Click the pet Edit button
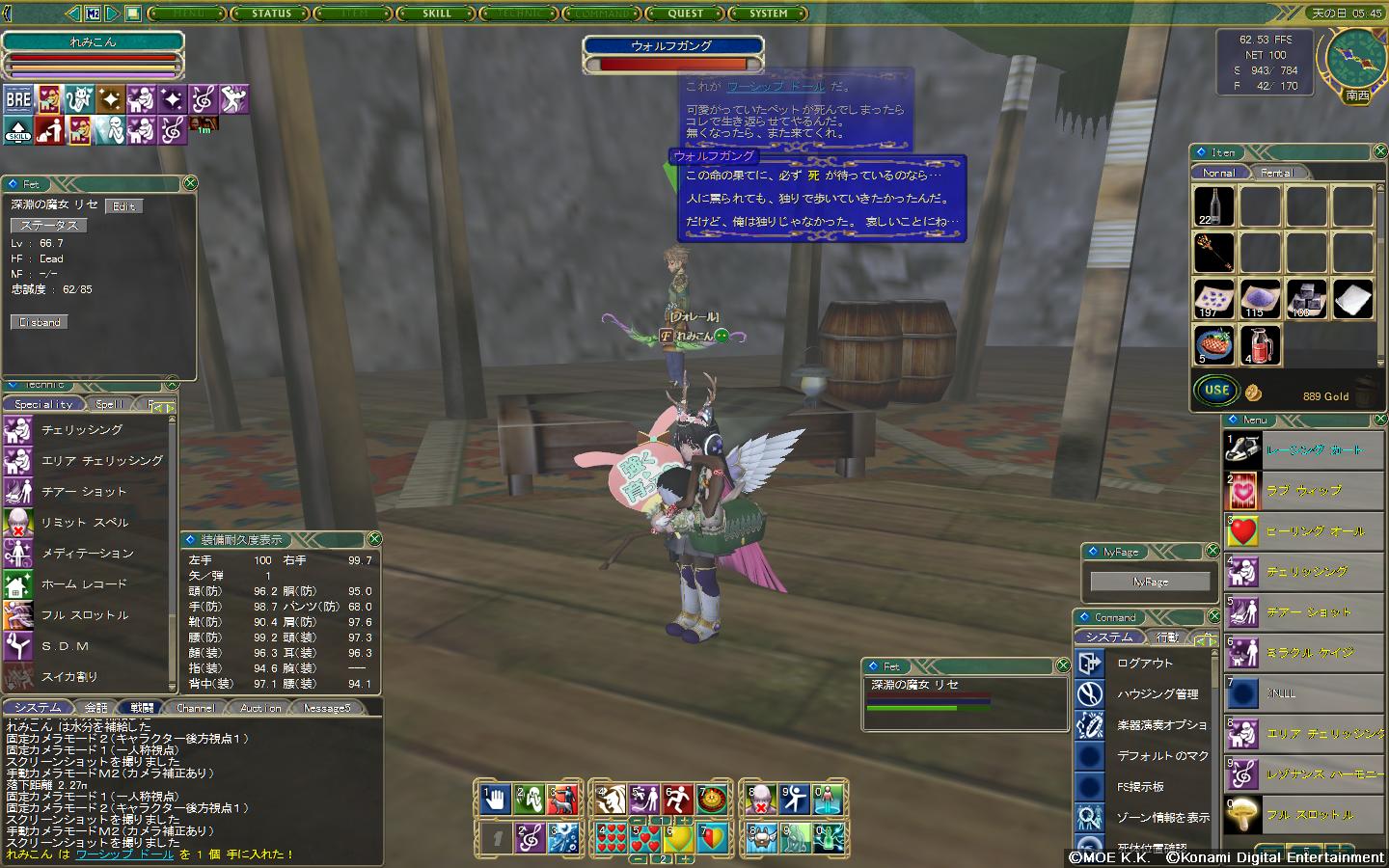 click(124, 206)
